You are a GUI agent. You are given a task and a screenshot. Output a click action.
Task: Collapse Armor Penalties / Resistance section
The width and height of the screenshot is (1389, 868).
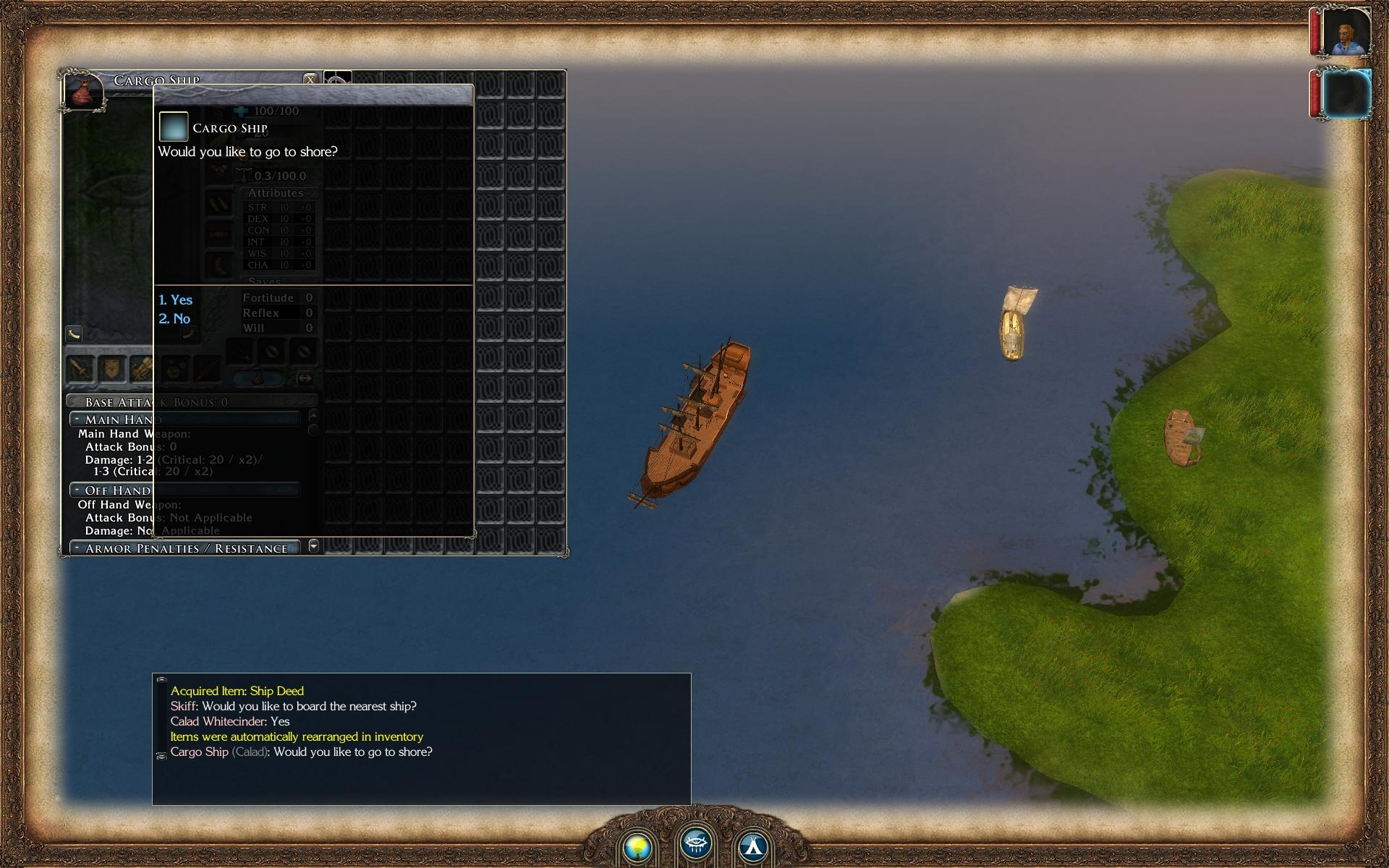76,548
